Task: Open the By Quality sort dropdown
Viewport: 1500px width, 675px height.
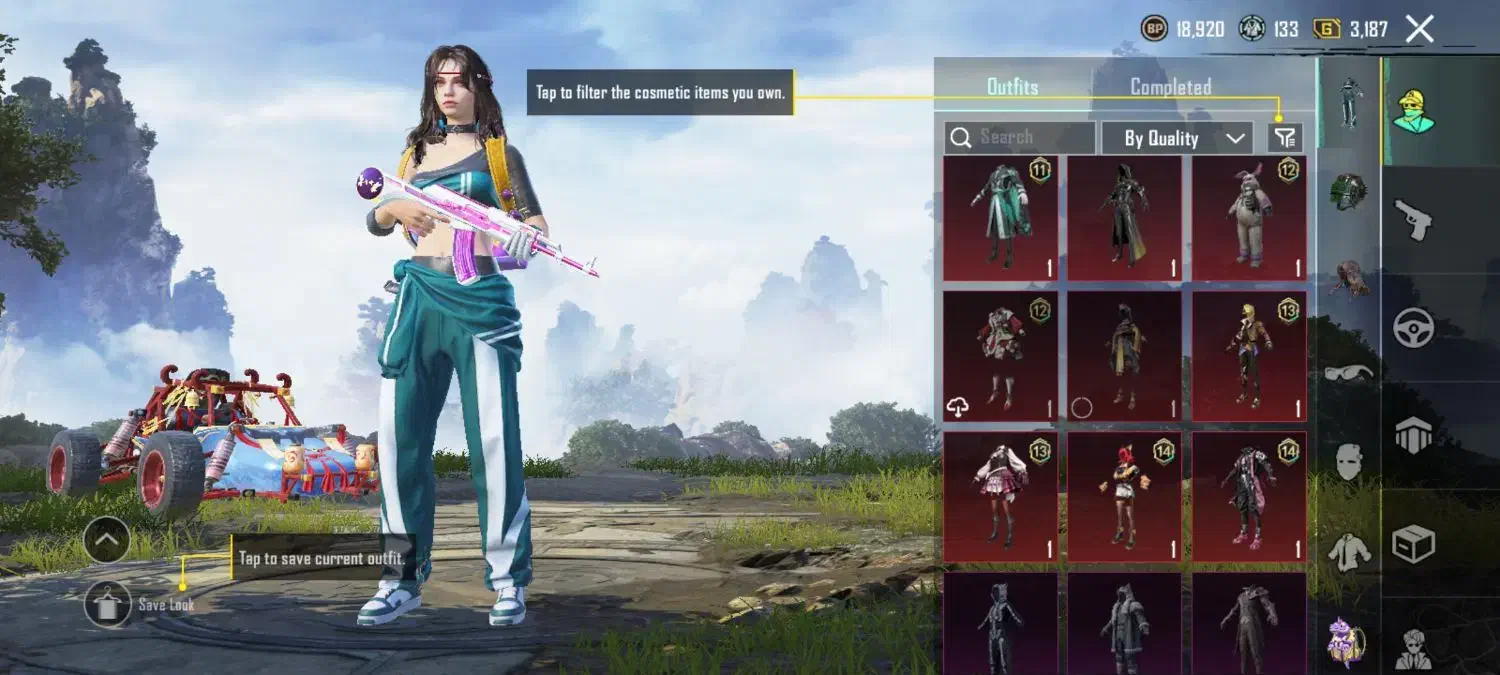Action: tap(1176, 138)
